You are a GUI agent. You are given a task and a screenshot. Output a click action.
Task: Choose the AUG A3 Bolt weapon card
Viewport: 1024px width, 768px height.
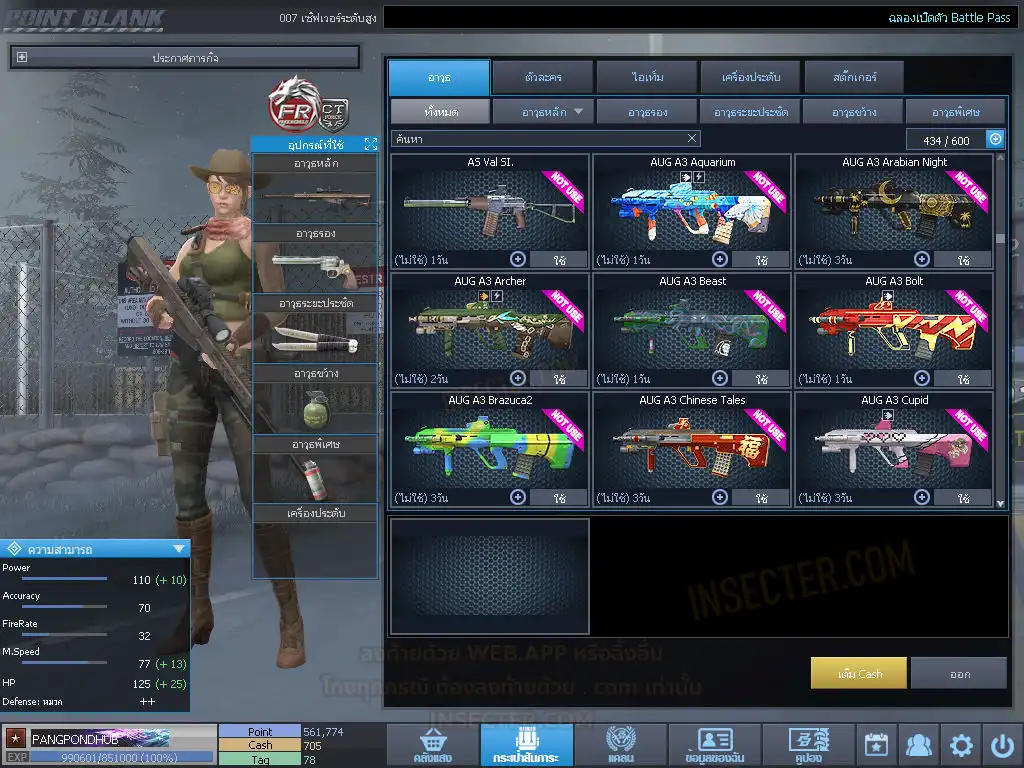(x=894, y=330)
